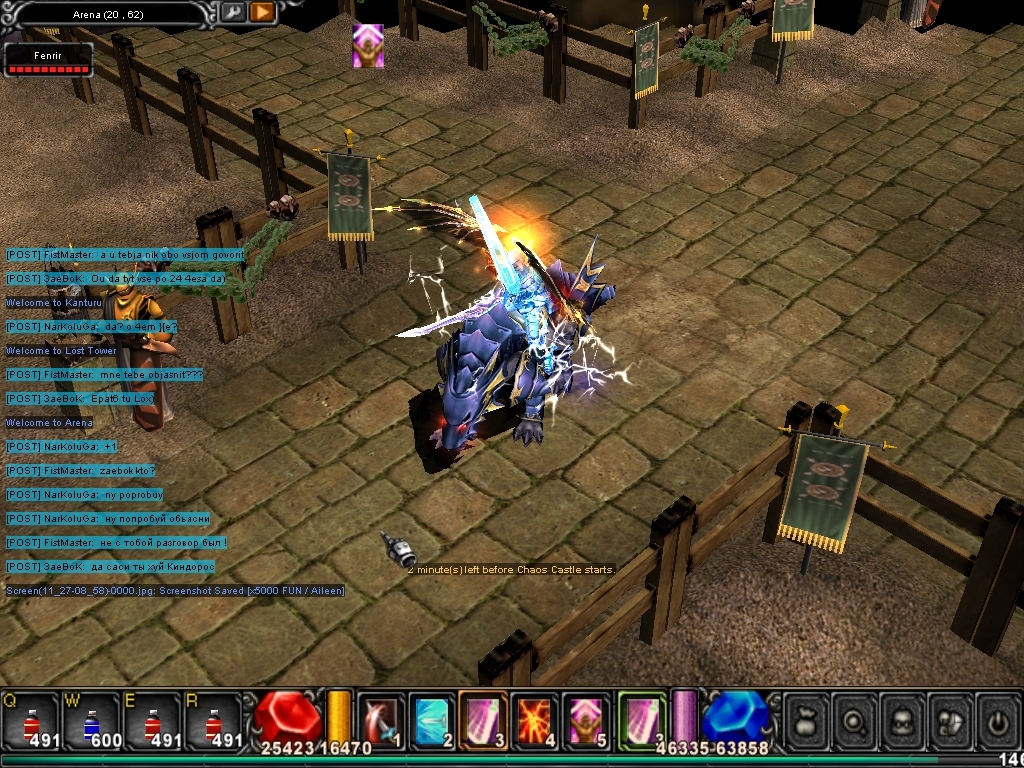
Task: Select the cyan skill in slot 2
Action: pyautogui.click(x=432, y=718)
